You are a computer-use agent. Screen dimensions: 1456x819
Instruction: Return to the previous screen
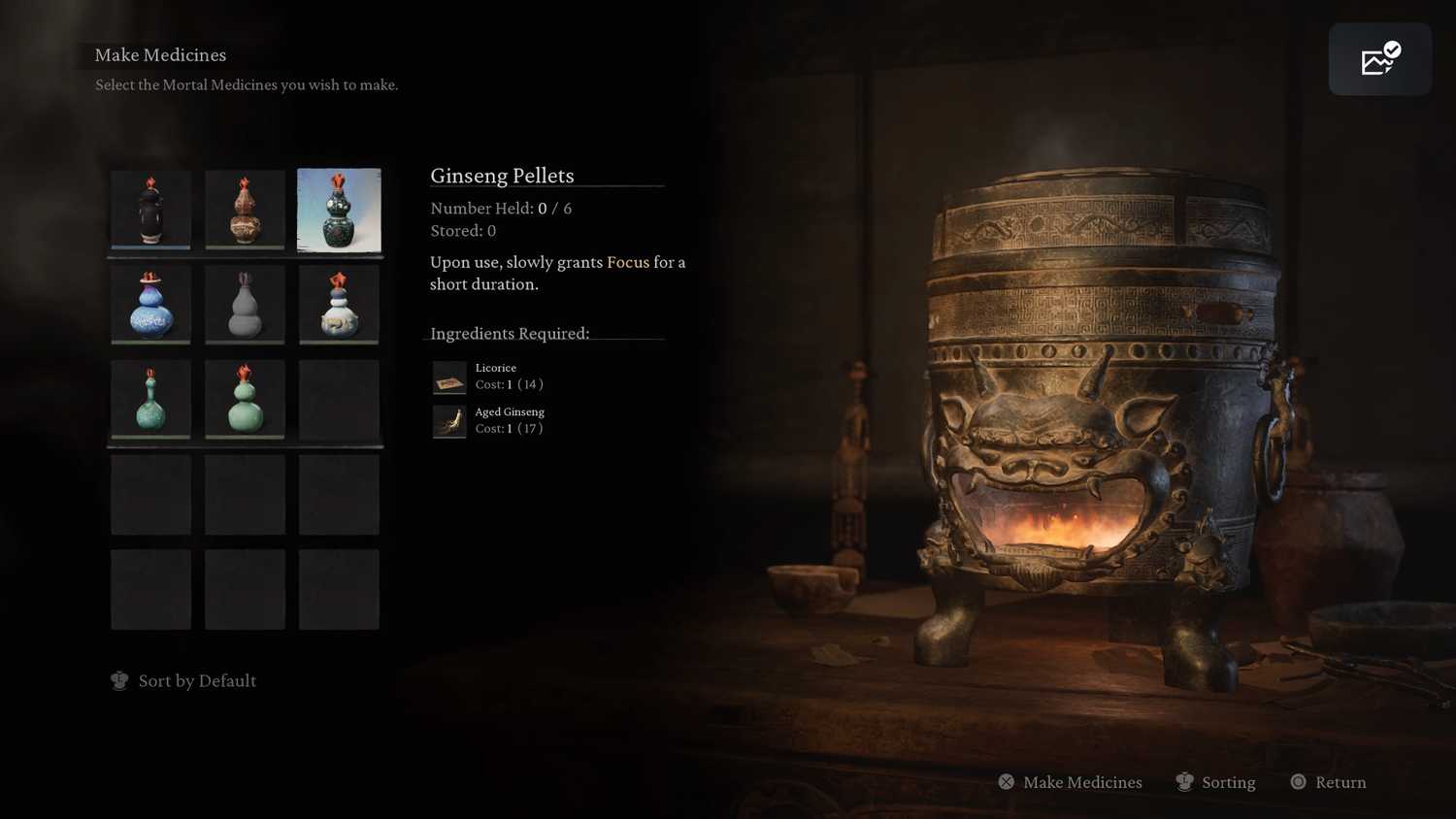(1328, 782)
